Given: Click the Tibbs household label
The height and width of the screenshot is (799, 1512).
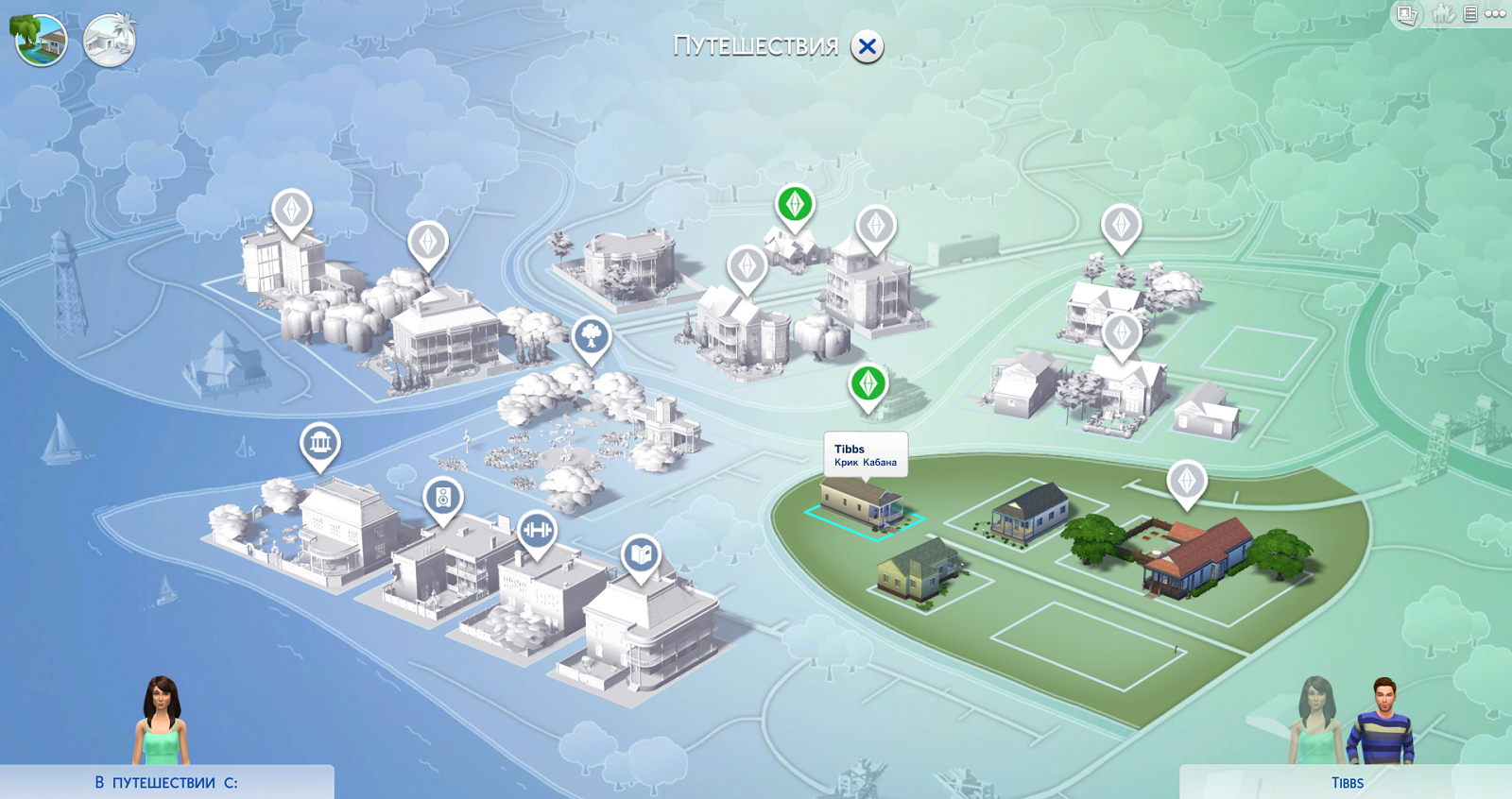Looking at the screenshot, I should click(1347, 783).
